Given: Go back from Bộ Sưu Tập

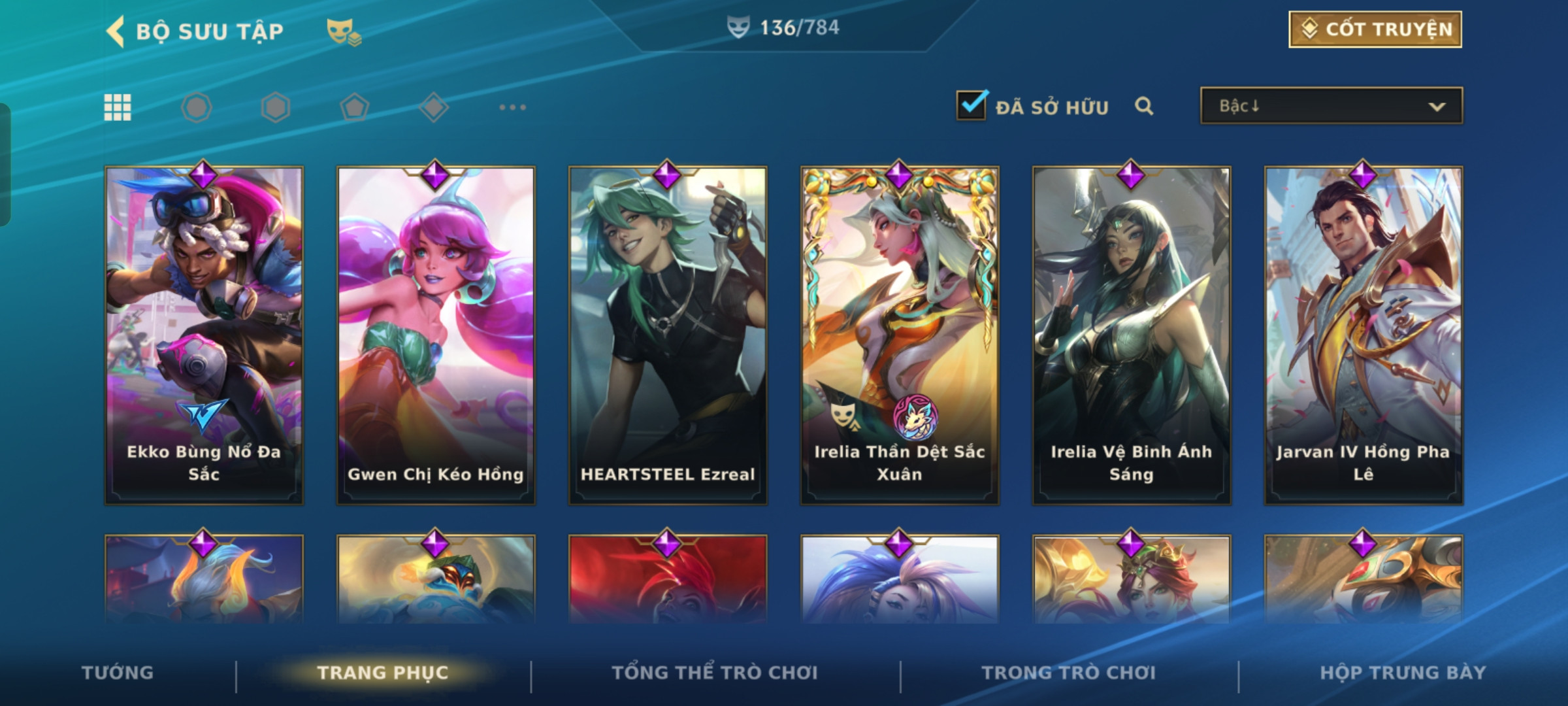Looking at the screenshot, I should pos(116,31).
